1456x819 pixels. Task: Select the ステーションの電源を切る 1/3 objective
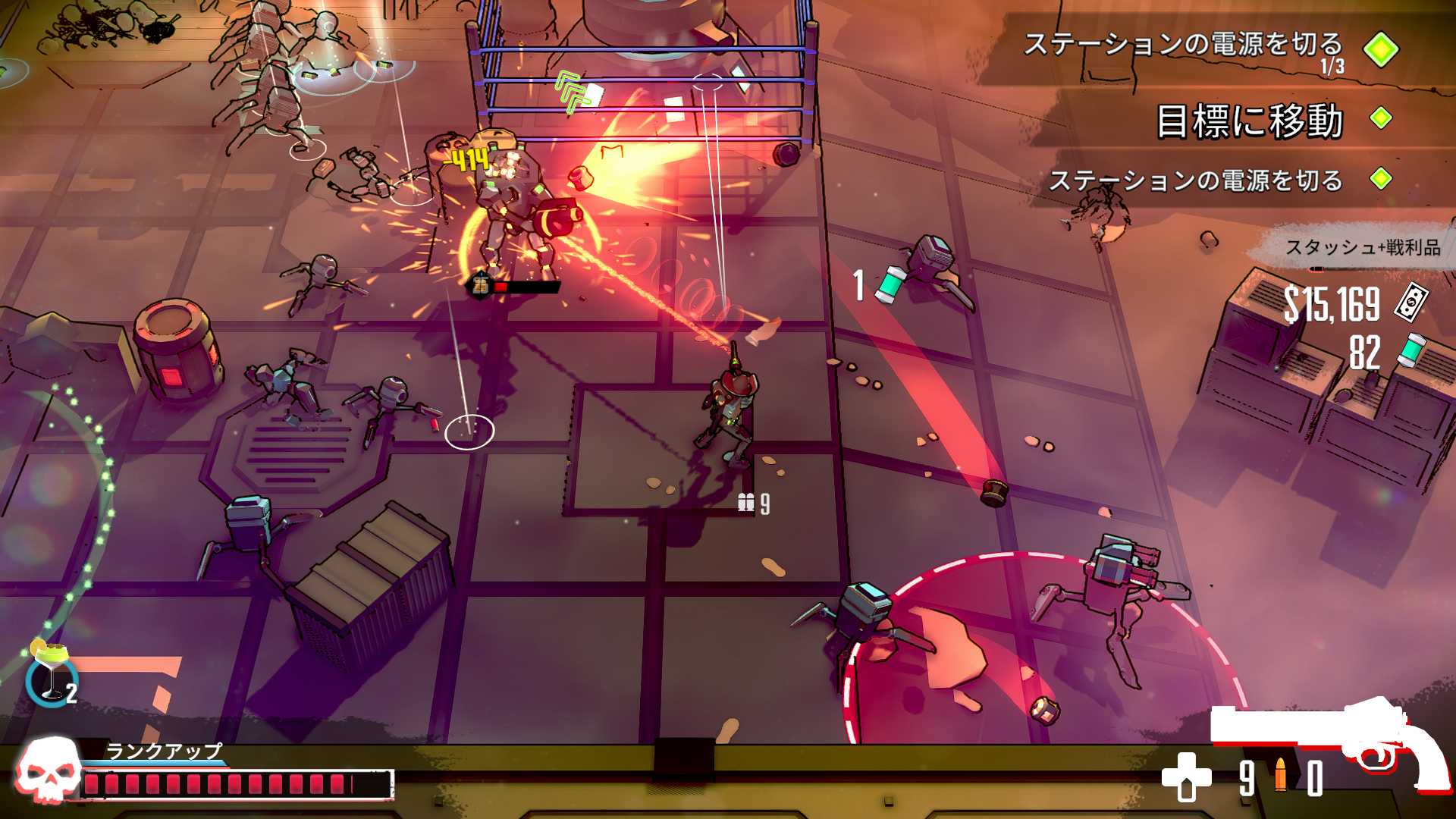[x=1181, y=45]
